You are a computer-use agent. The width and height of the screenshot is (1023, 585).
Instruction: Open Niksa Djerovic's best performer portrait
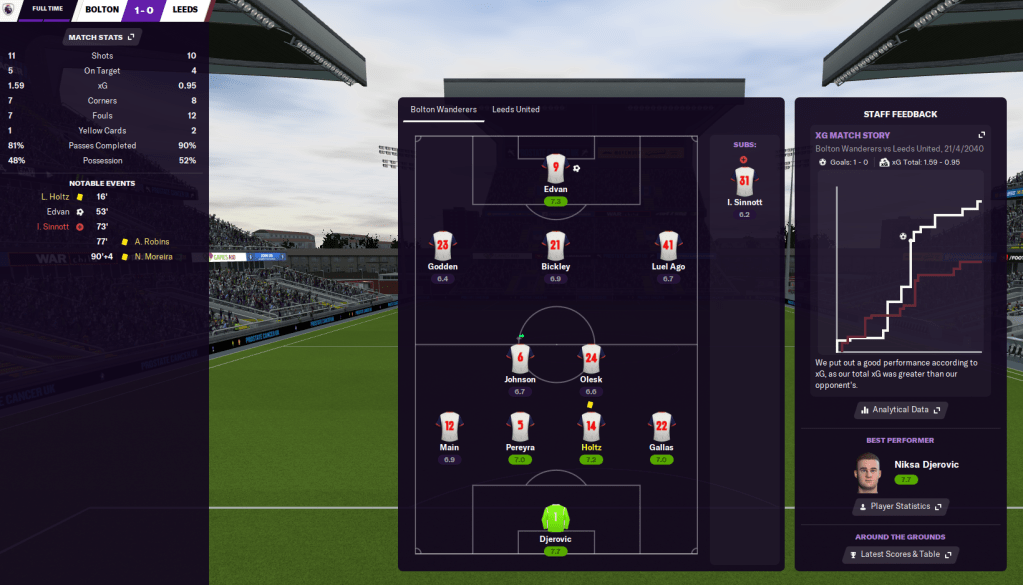tap(868, 471)
